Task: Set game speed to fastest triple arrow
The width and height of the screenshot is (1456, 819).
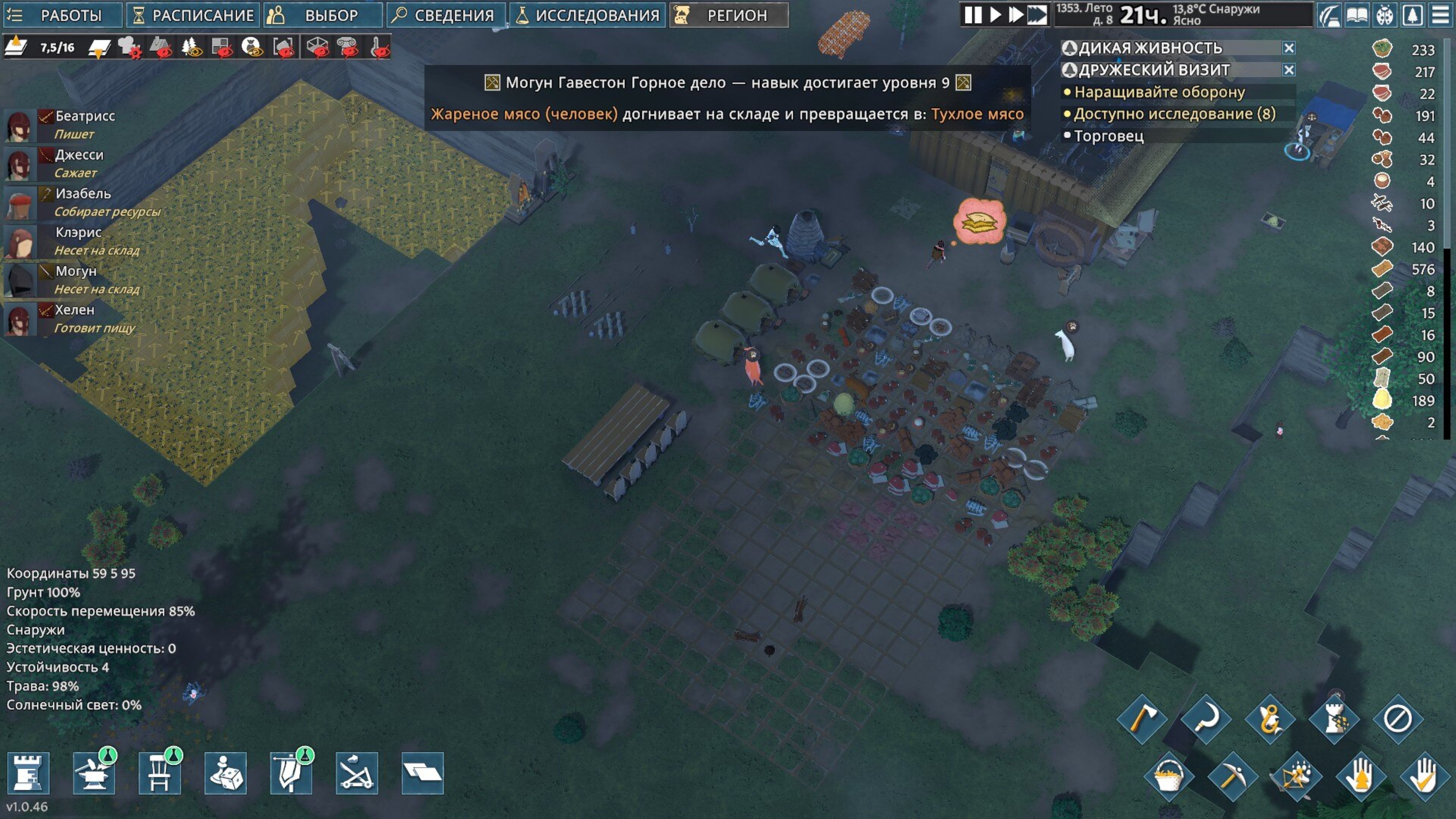Action: 1037,15
